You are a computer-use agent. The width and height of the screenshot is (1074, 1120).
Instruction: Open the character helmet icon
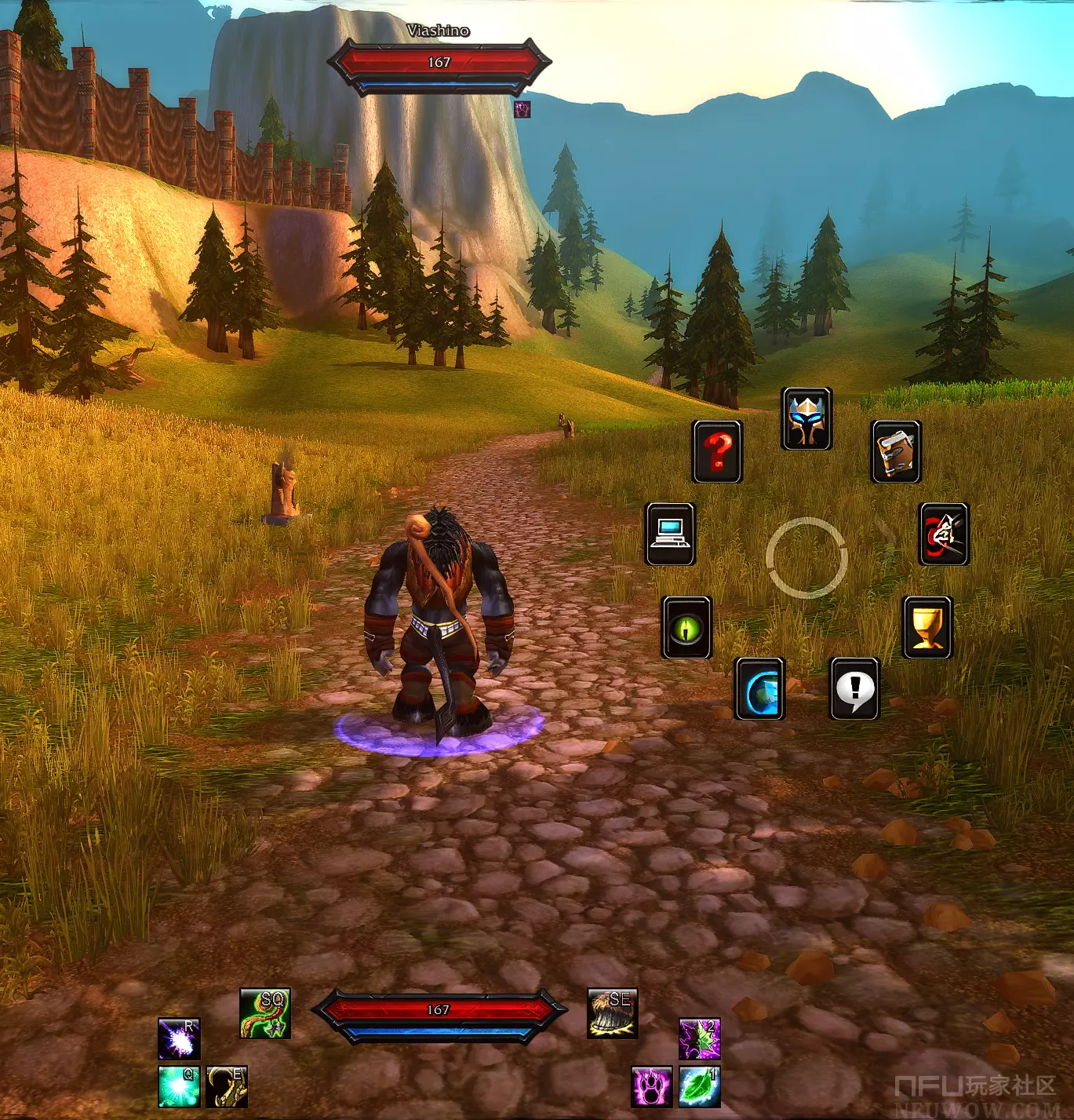806,418
